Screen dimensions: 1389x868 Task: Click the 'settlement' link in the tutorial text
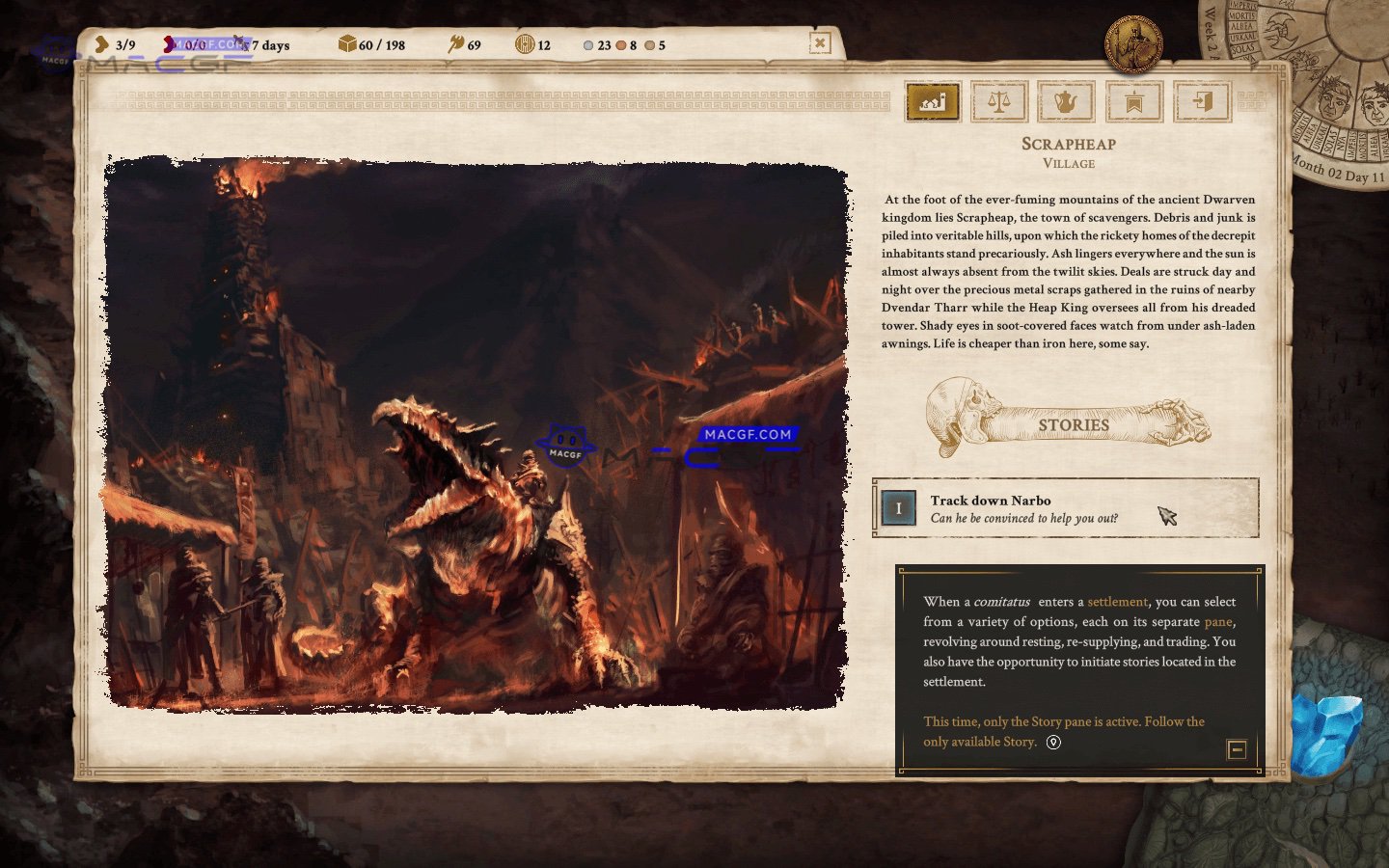click(1117, 601)
